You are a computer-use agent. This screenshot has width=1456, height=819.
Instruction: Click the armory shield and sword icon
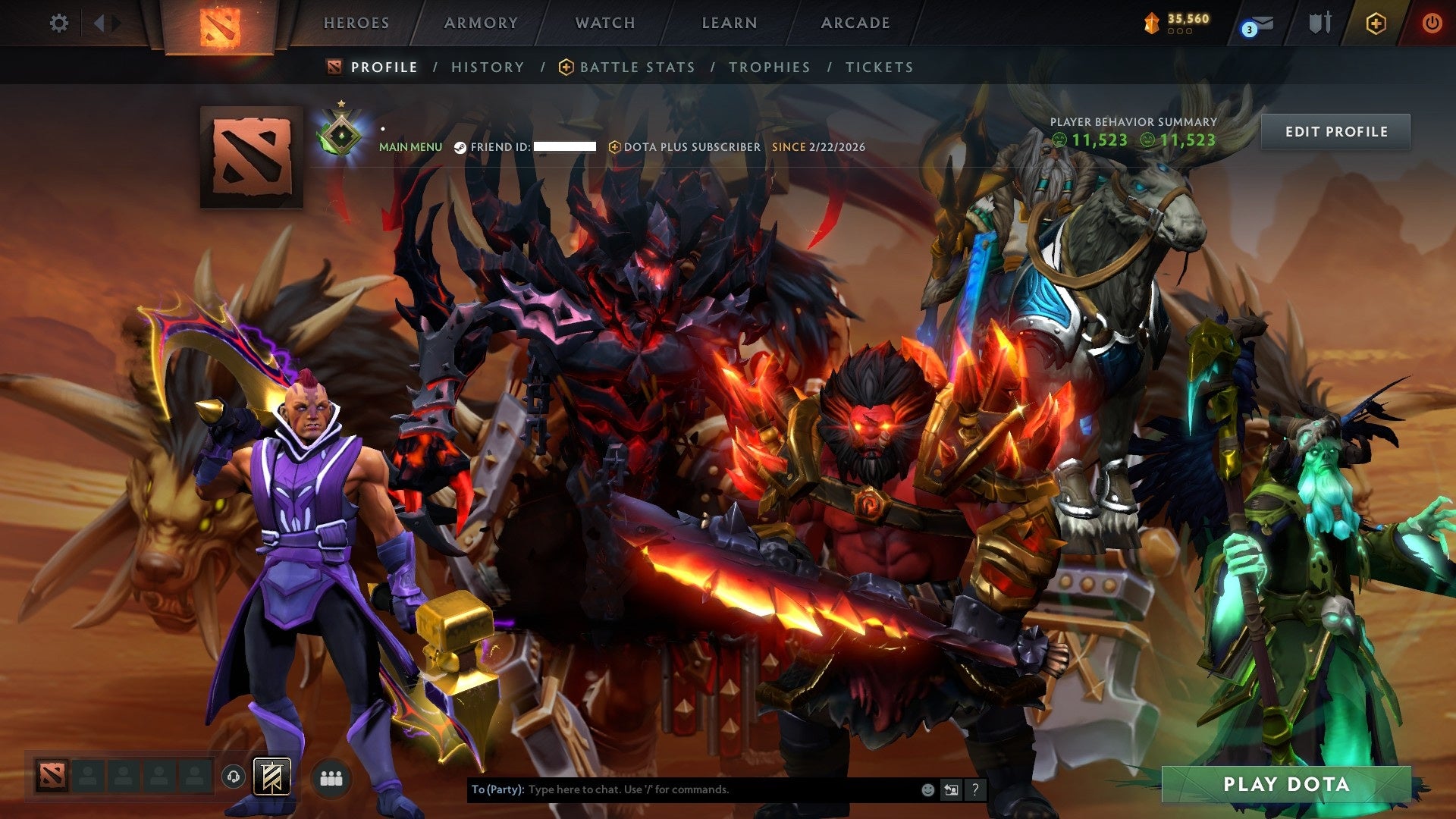pos(1319,22)
